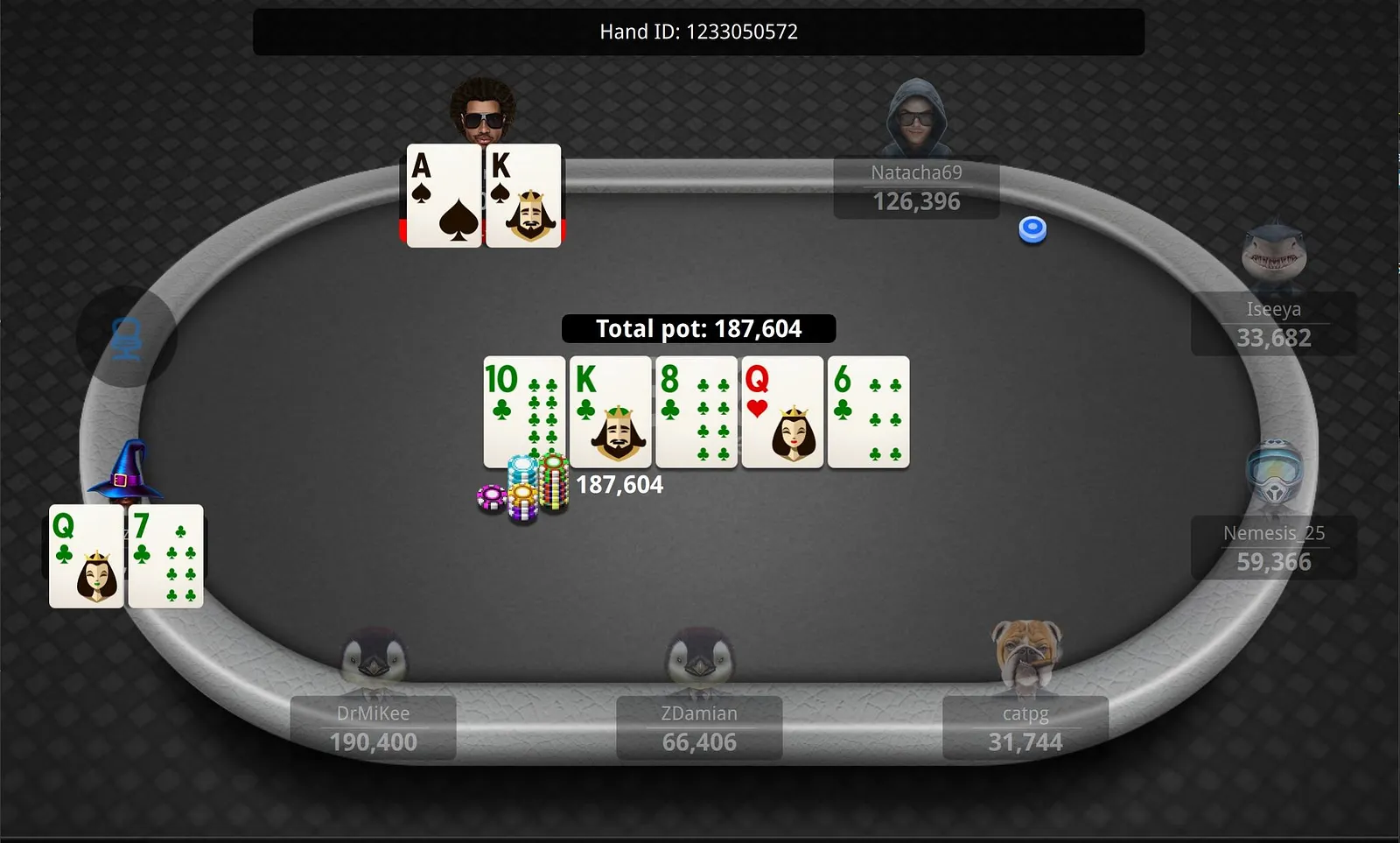Click the wizard hat player avatar
1400x843 pixels.
click(127, 471)
